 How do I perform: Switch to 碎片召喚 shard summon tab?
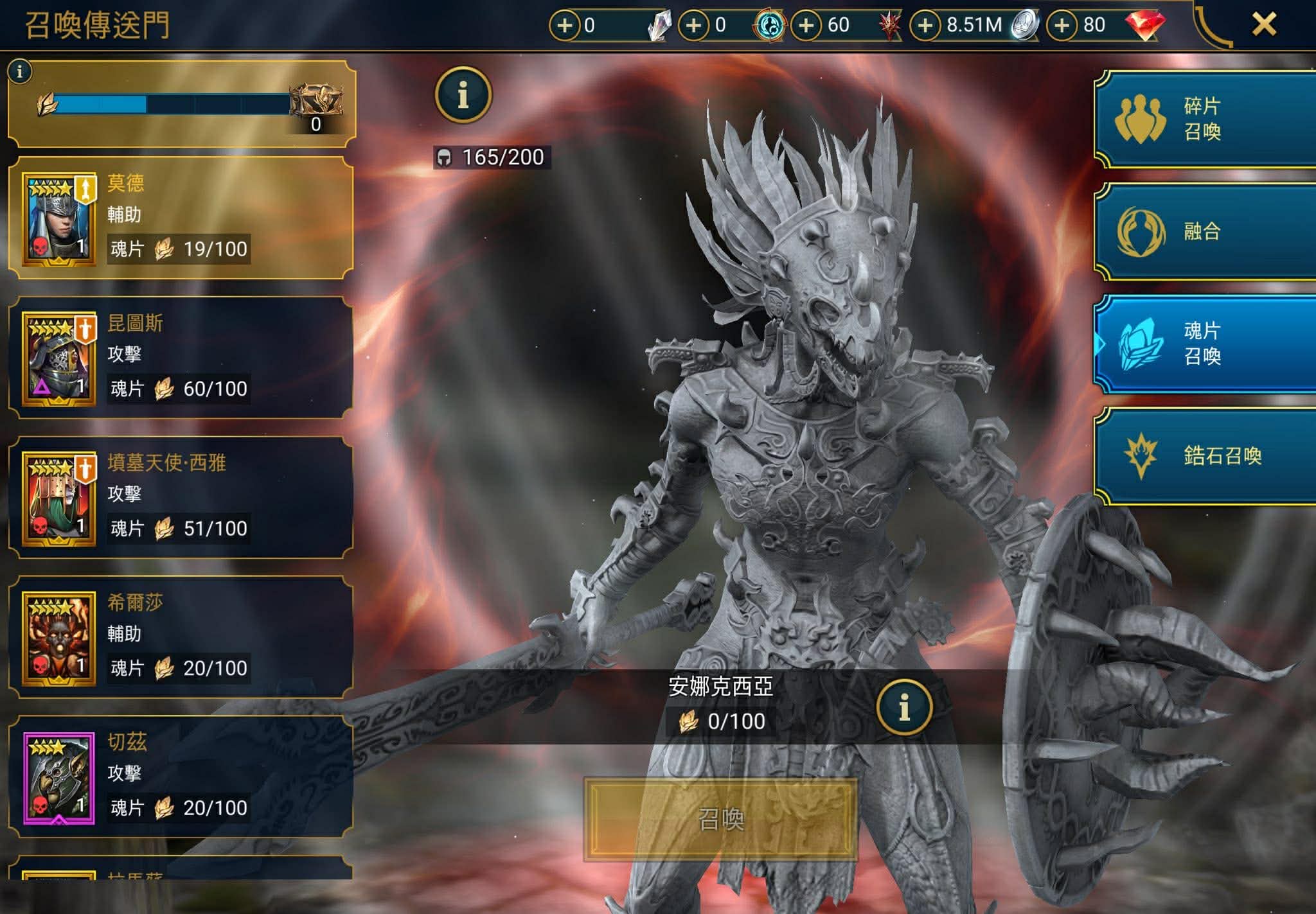1204,119
